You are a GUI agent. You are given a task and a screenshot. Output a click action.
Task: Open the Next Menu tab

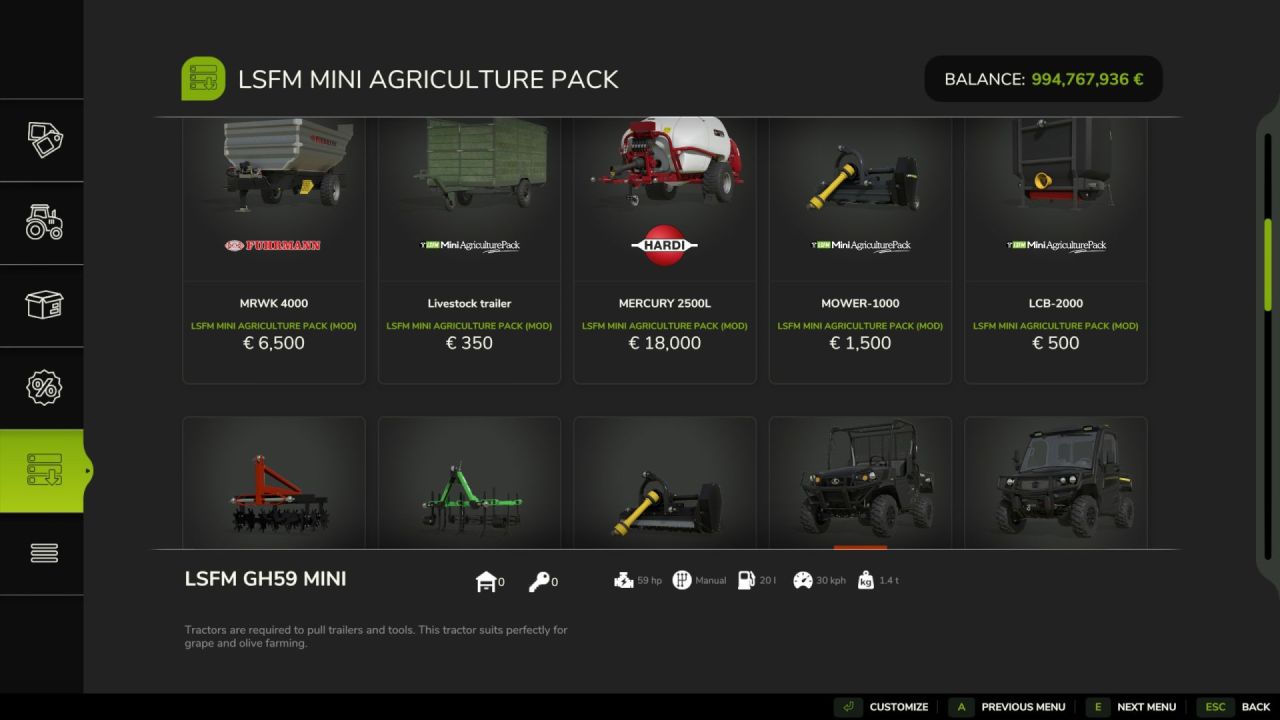click(x=1147, y=706)
